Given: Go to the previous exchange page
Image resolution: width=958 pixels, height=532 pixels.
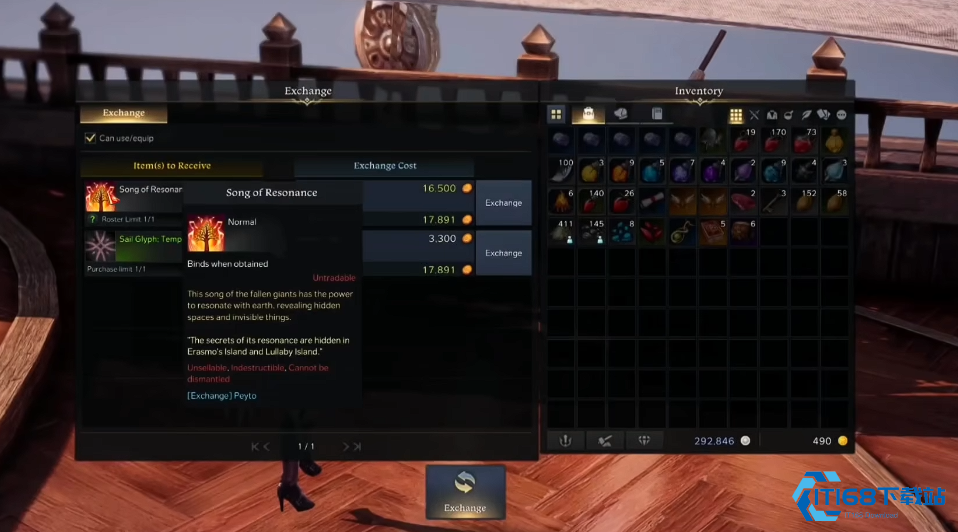Looking at the screenshot, I should click(x=265, y=447).
